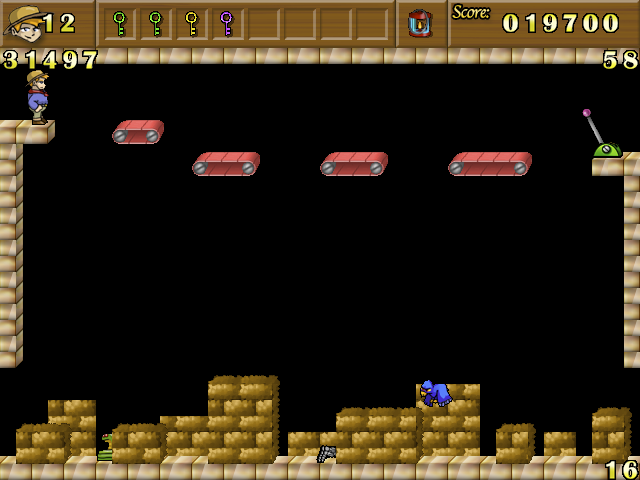Image resolution: width=640 pixels, height=480 pixels.
Task: Select the purple key inventory slot
Action: (x=226, y=23)
